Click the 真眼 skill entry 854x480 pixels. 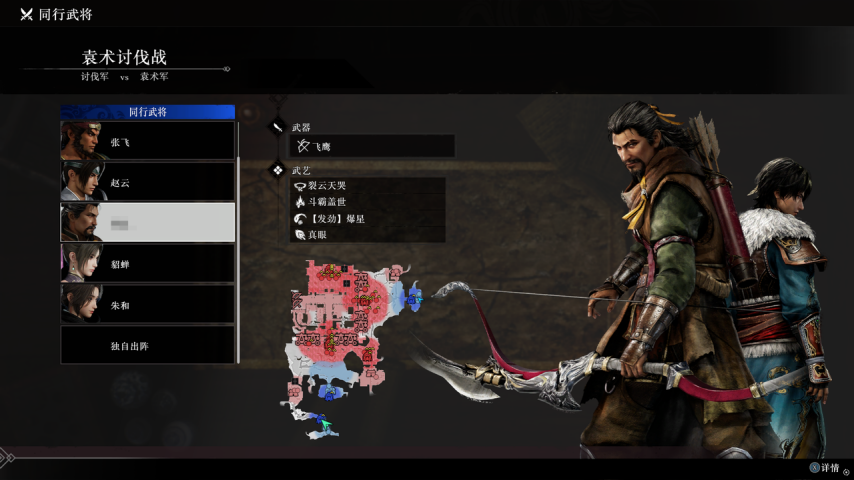click(368, 234)
